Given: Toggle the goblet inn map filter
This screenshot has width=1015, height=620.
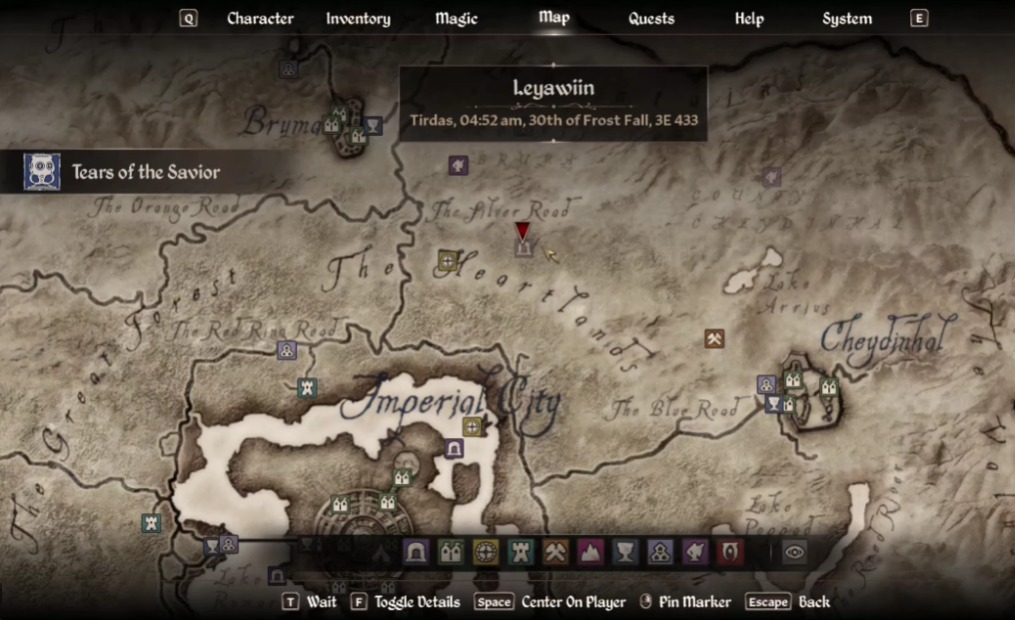Looking at the screenshot, I should coord(626,552).
